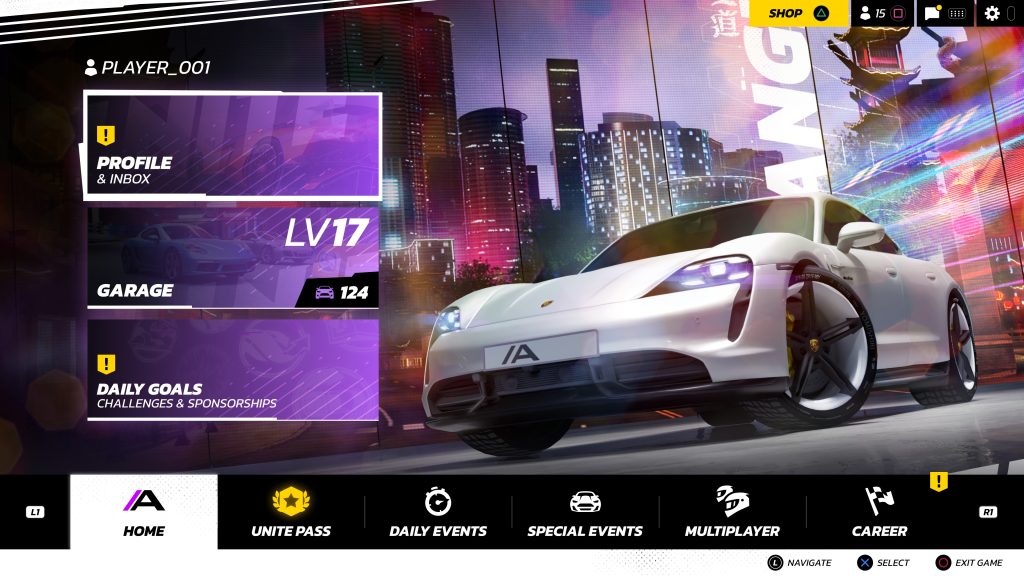Open settings via the gear icon
The image size is (1024, 576).
coord(992,13)
